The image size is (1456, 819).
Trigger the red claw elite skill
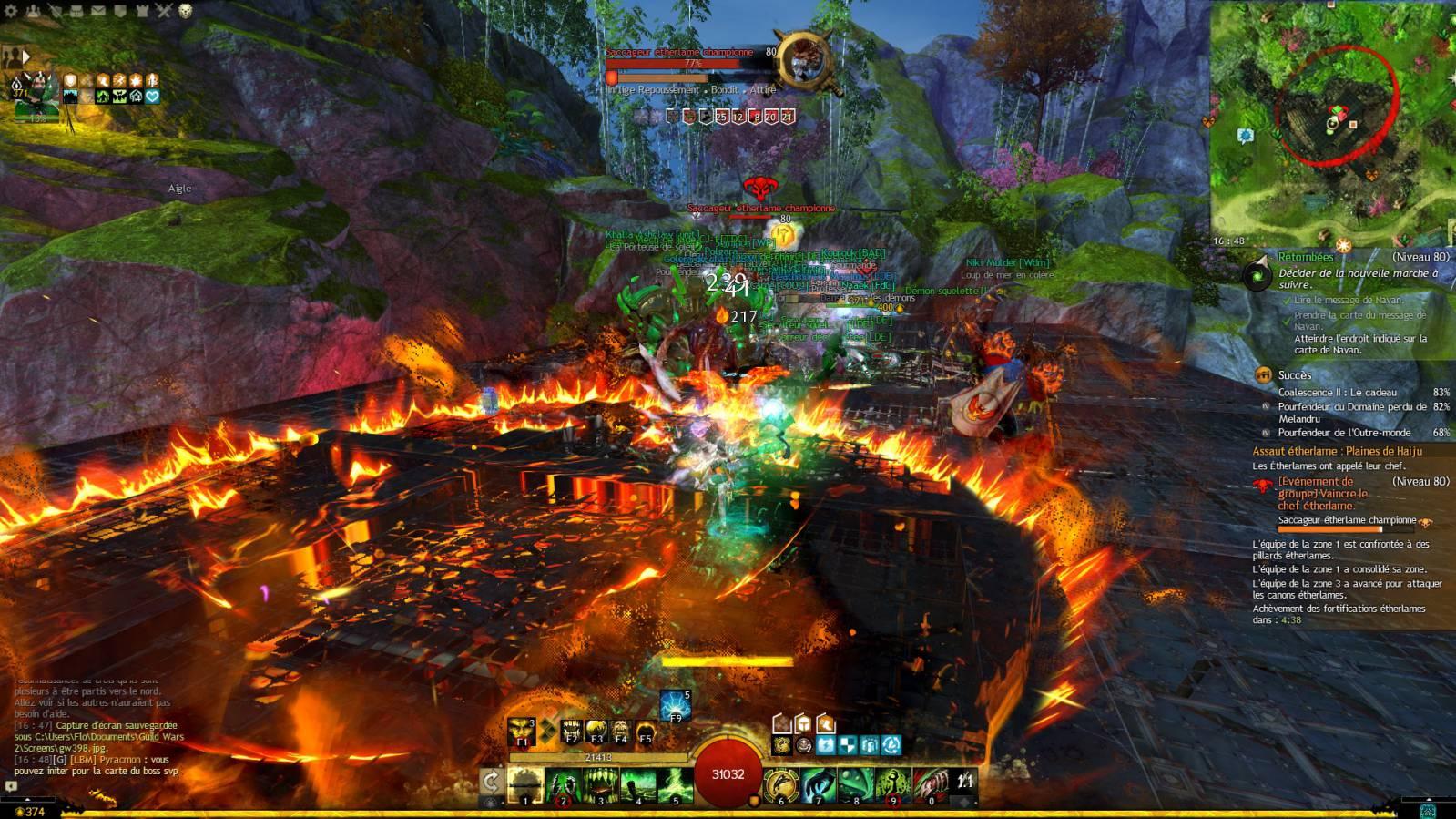(930, 783)
